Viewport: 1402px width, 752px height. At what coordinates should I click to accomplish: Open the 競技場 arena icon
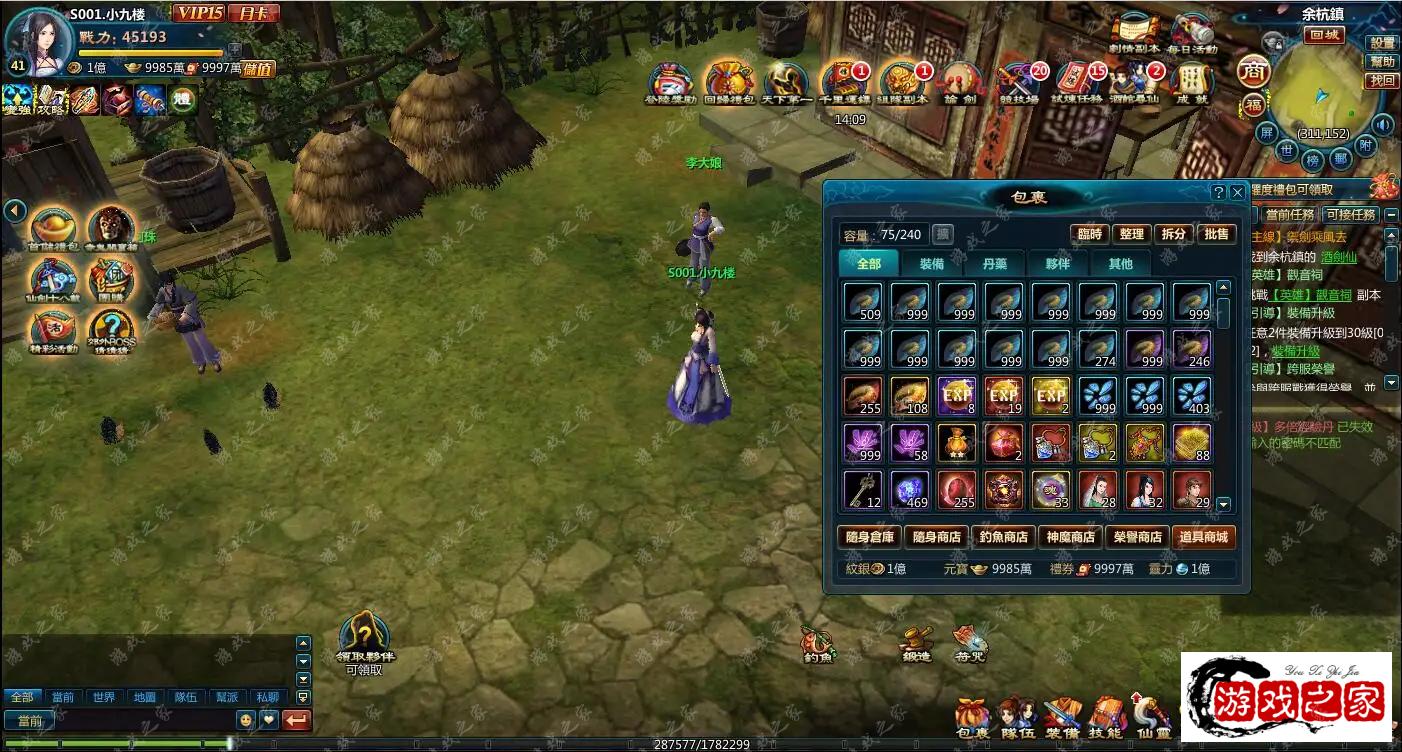click(1018, 82)
